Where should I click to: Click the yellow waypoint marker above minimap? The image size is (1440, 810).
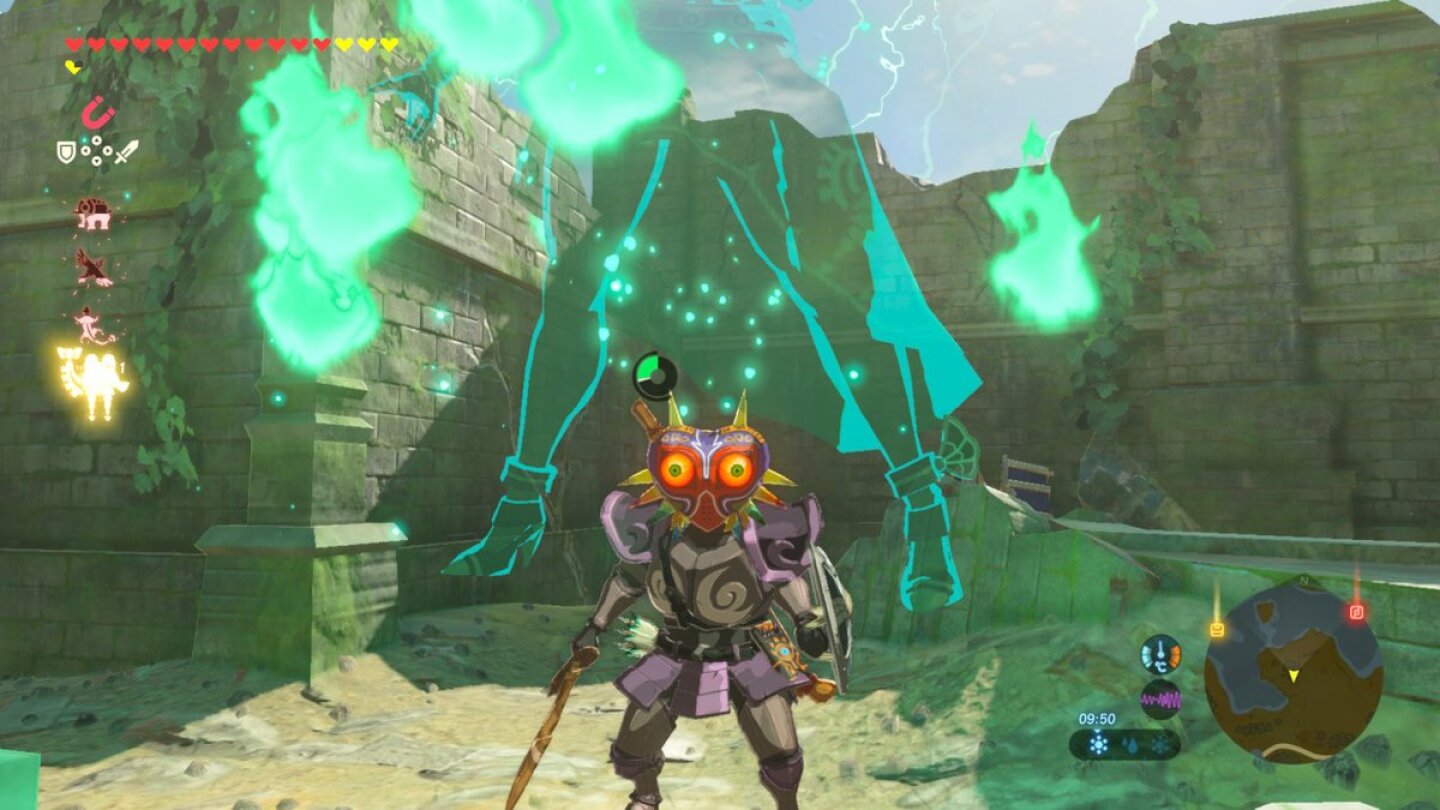coord(1217,629)
